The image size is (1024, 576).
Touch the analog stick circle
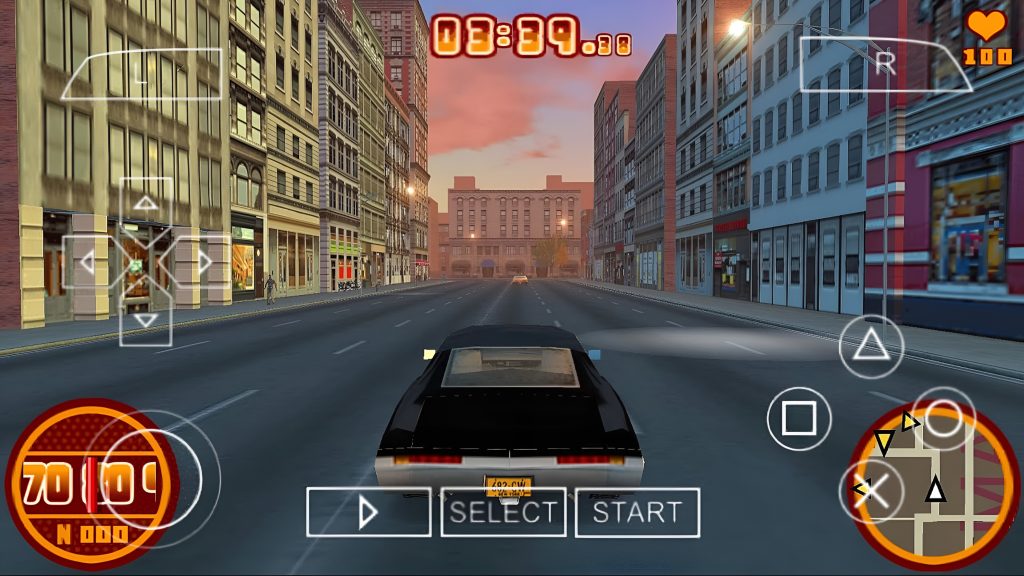[x=151, y=469]
